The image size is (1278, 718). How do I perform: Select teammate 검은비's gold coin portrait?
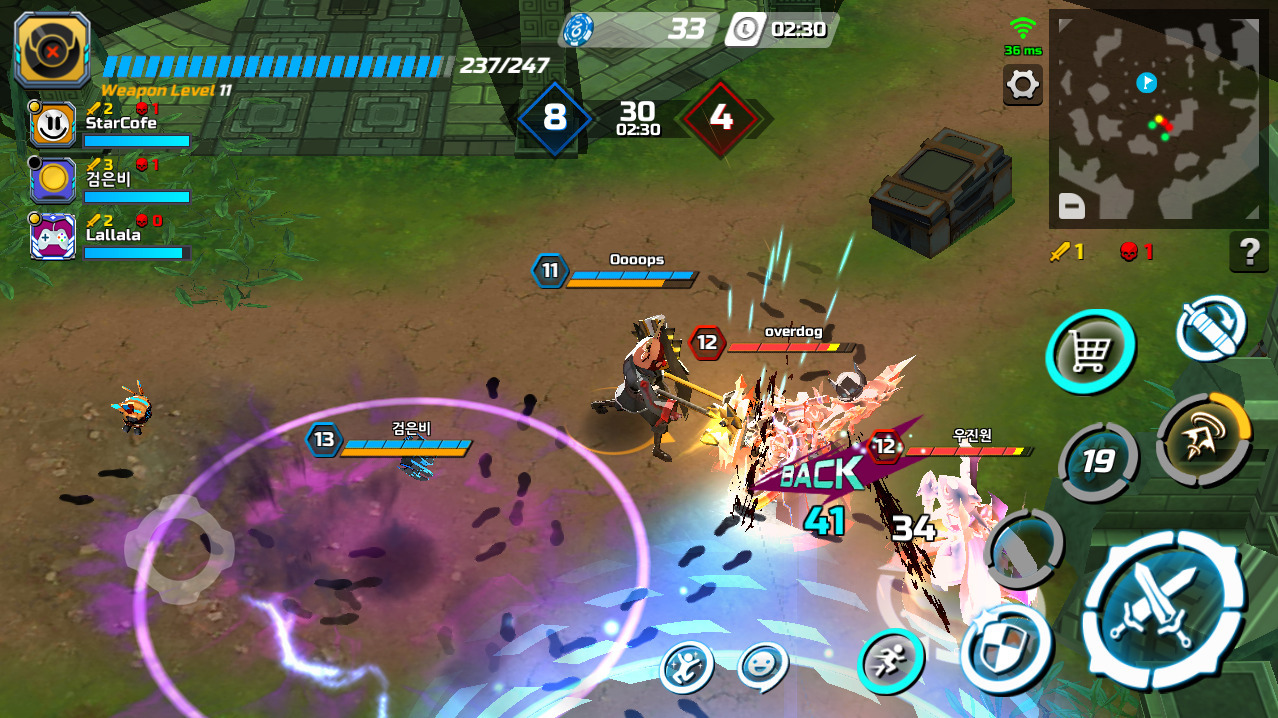[52, 181]
